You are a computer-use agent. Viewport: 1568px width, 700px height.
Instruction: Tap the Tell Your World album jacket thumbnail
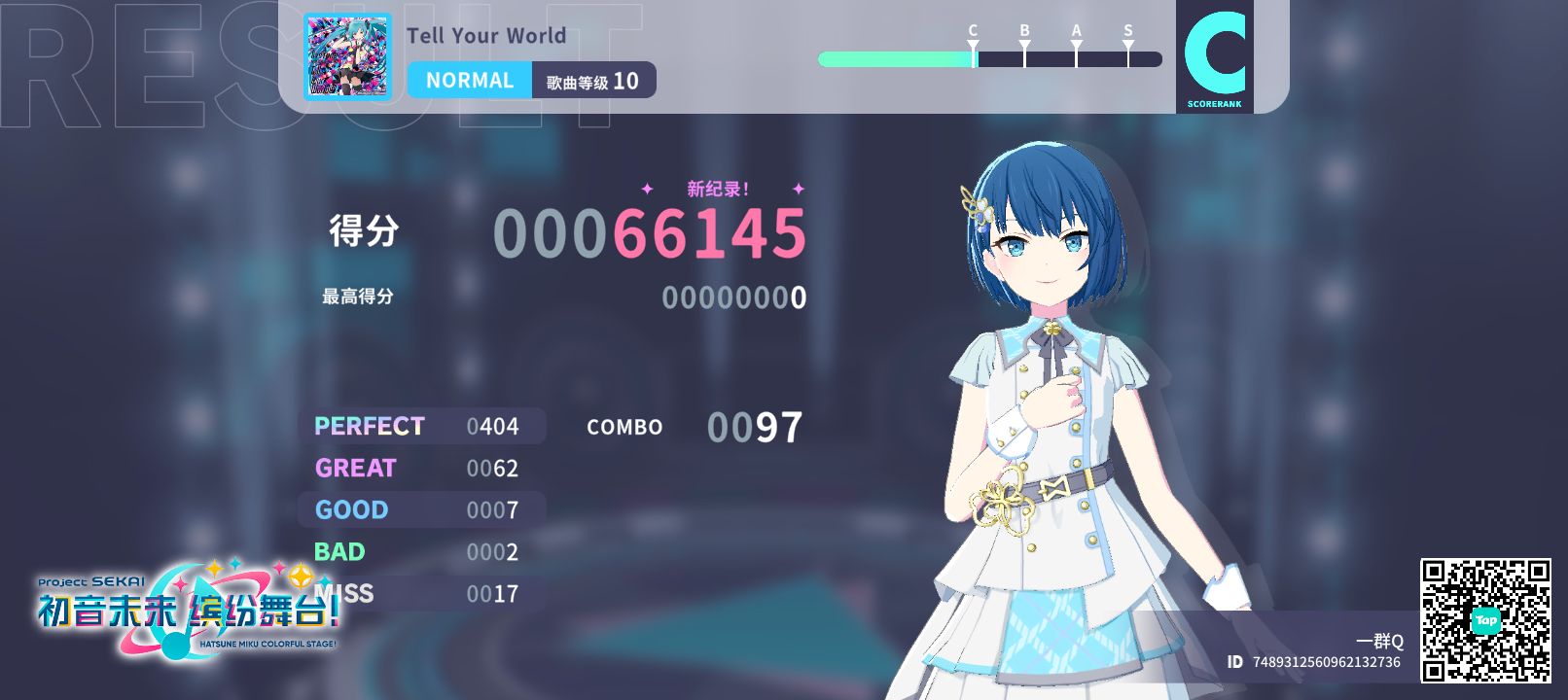click(347, 55)
